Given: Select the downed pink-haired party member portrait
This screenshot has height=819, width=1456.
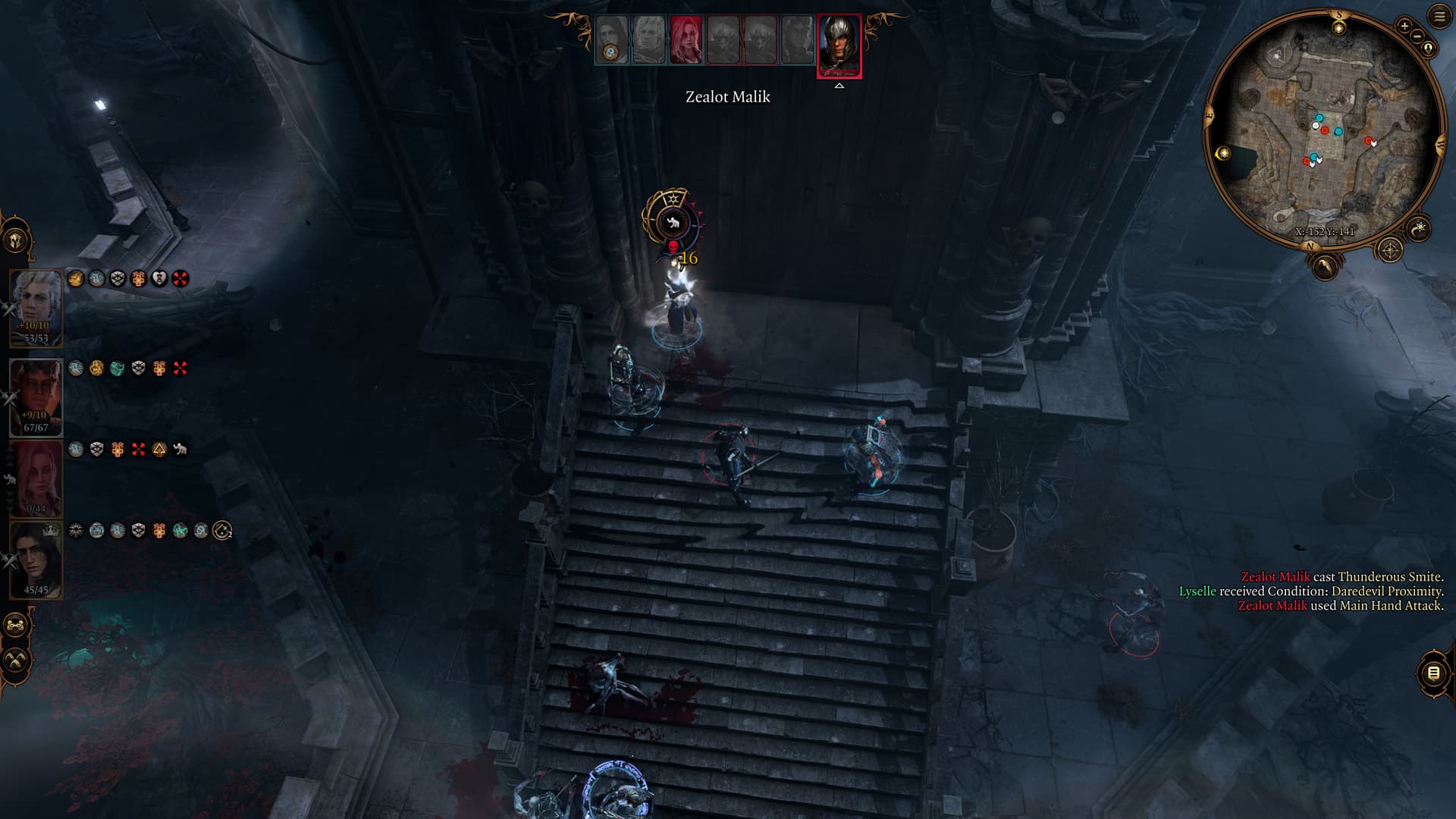Looking at the screenshot, I should click(x=36, y=478).
